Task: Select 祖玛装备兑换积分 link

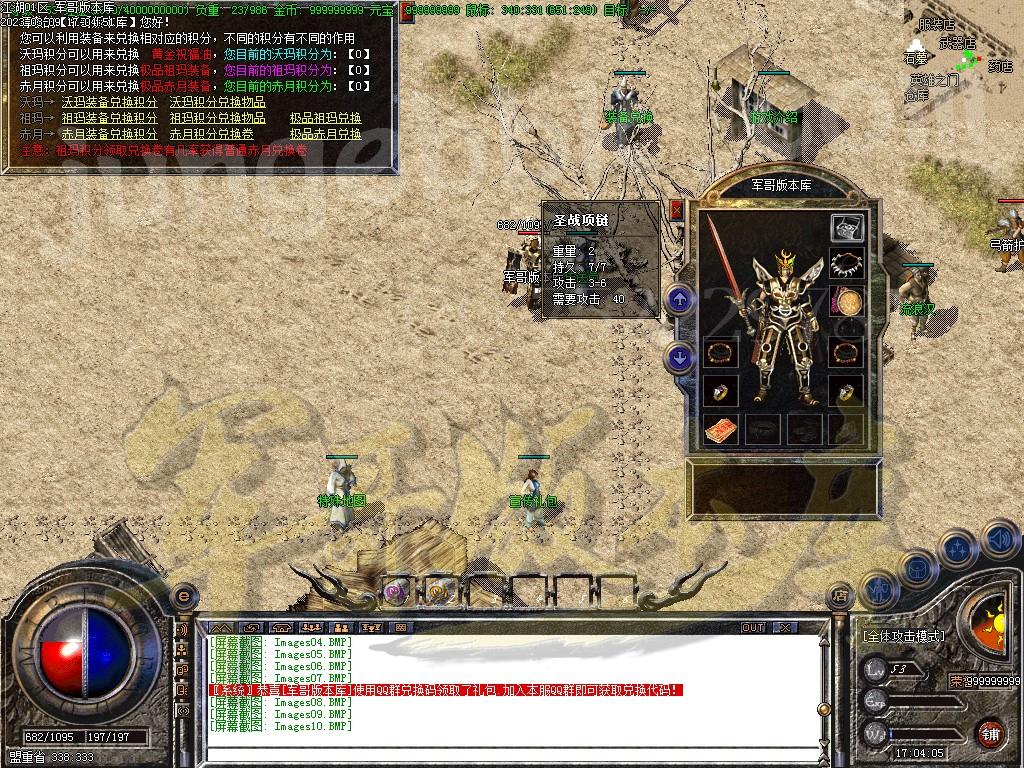Action: pyautogui.click(x=109, y=118)
